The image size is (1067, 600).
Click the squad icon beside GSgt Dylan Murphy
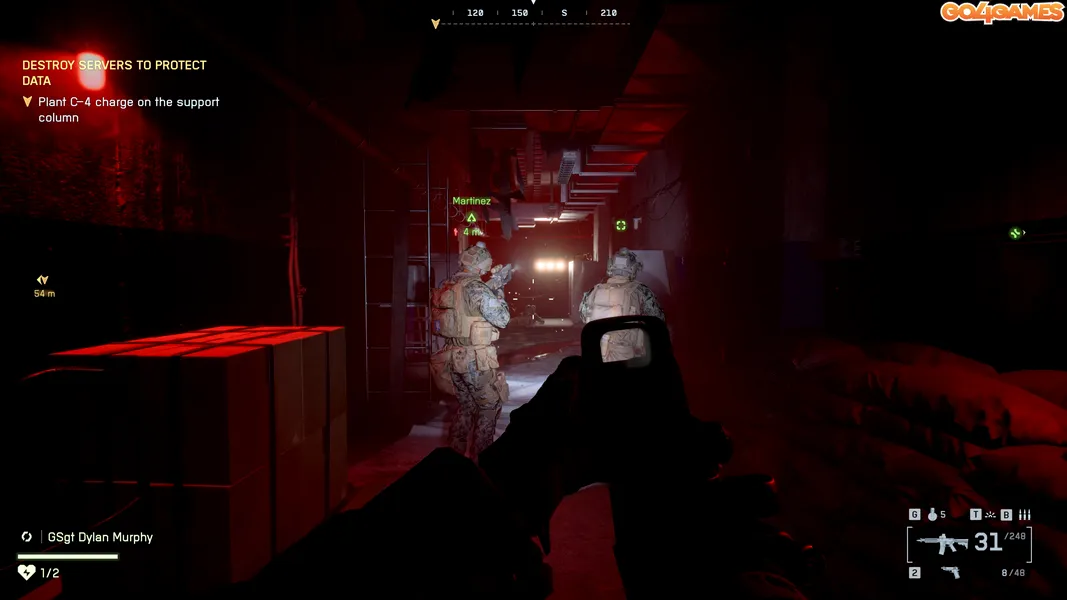(27, 537)
